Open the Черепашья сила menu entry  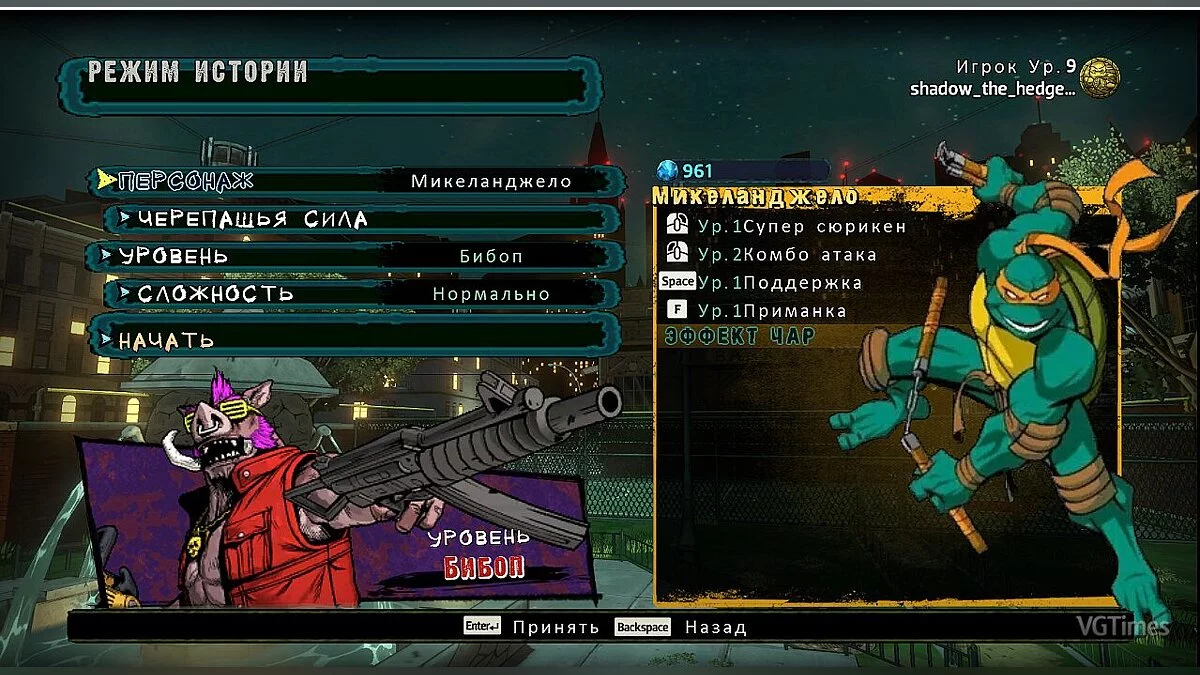tap(360, 219)
